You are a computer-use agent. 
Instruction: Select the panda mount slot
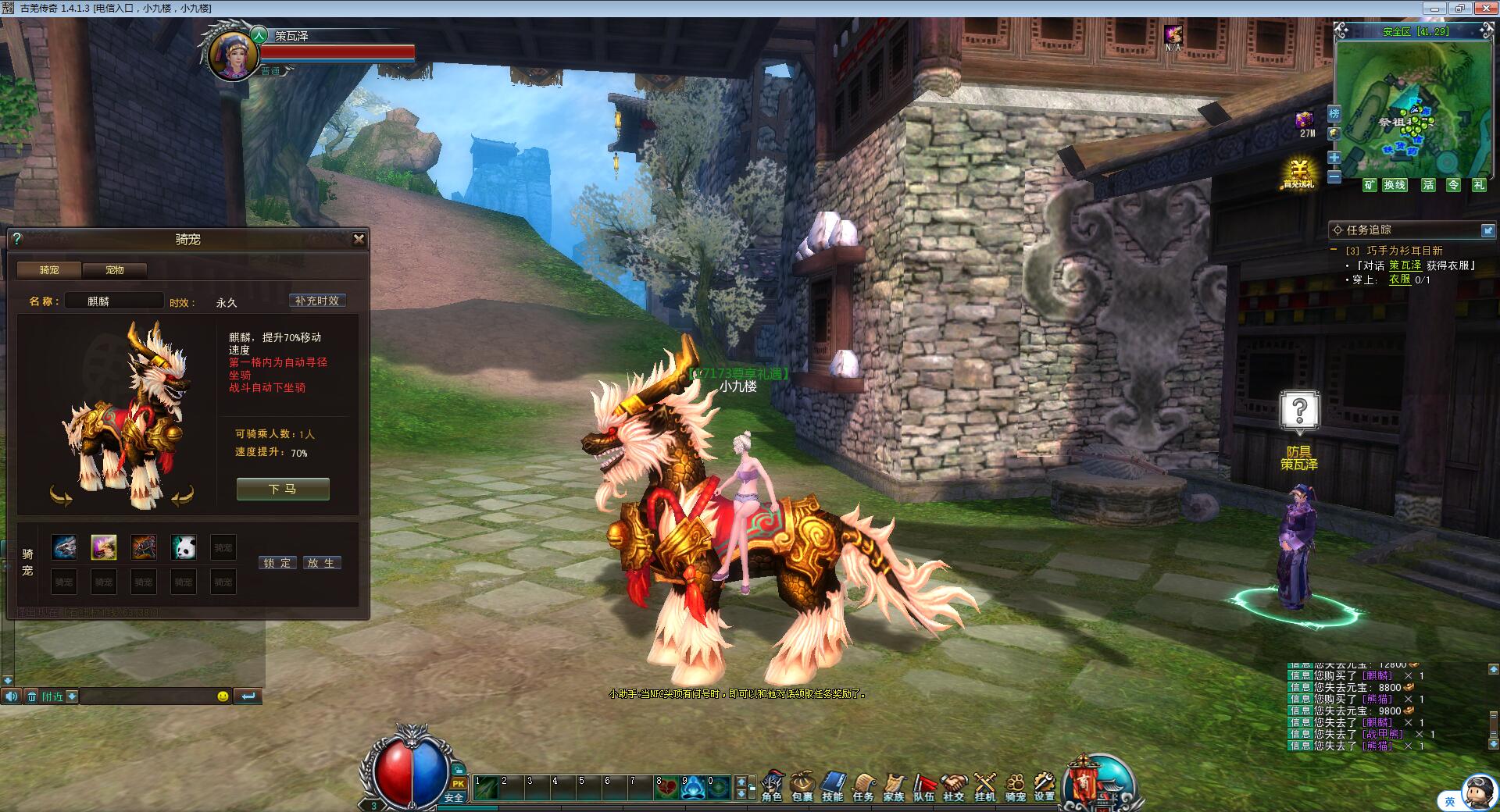184,547
